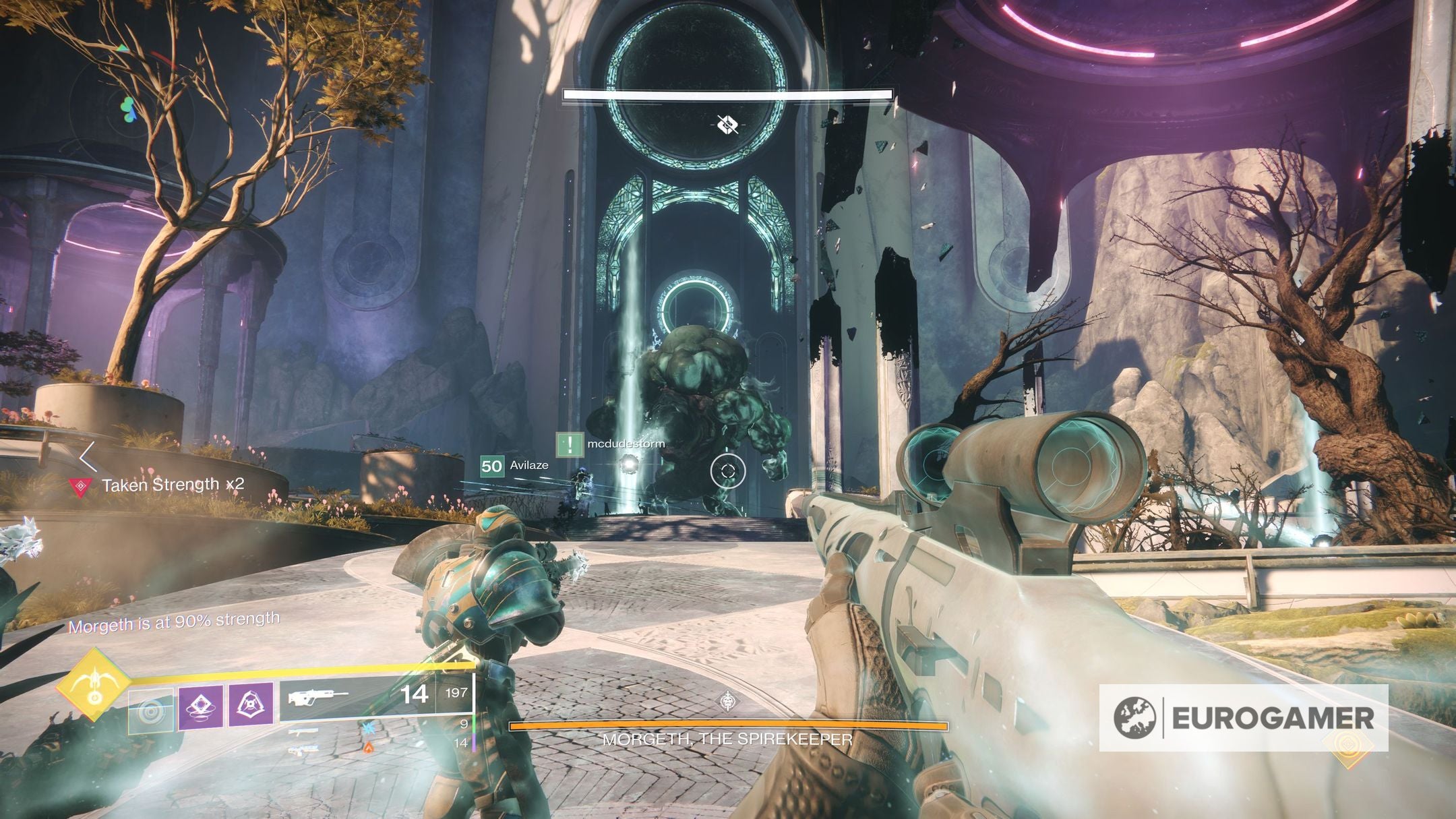Click the boss emblem above Morgeth's health bar
This screenshot has height=819, width=1456.
point(727,702)
